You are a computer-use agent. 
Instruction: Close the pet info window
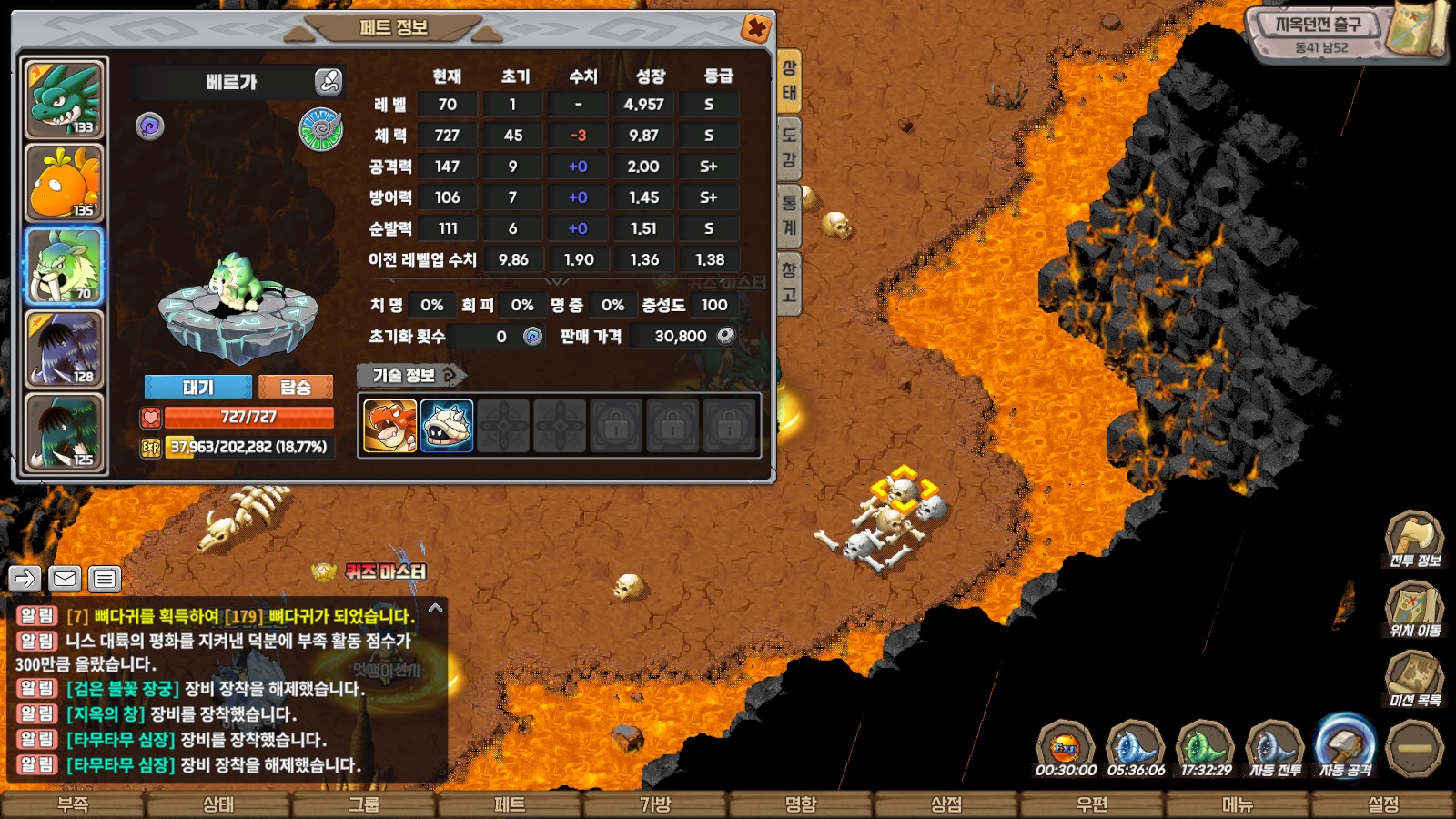(x=755, y=28)
